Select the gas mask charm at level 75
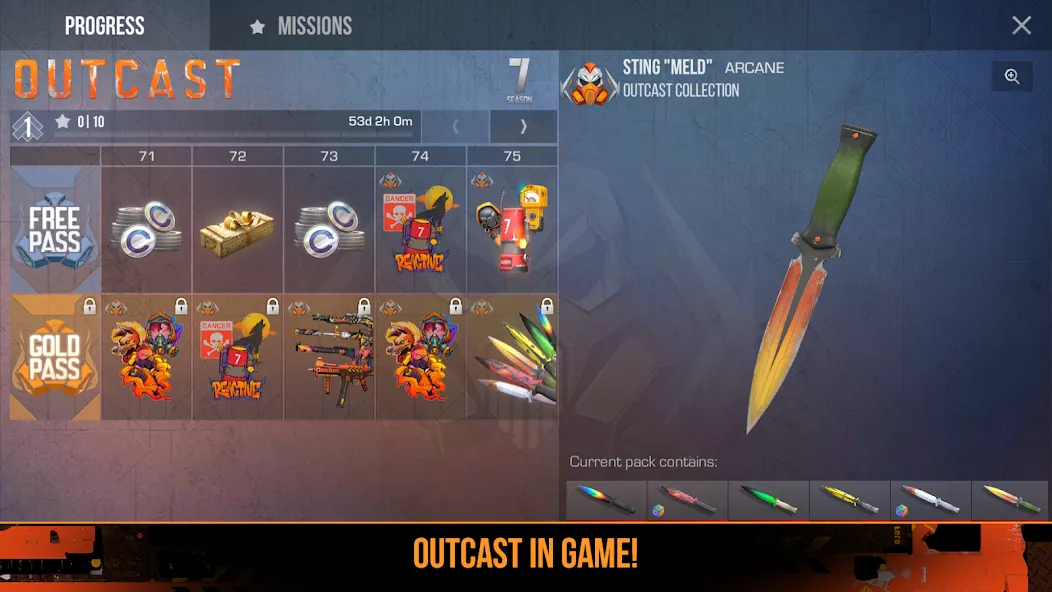This screenshot has height=592, width=1052. pyautogui.click(x=512, y=229)
